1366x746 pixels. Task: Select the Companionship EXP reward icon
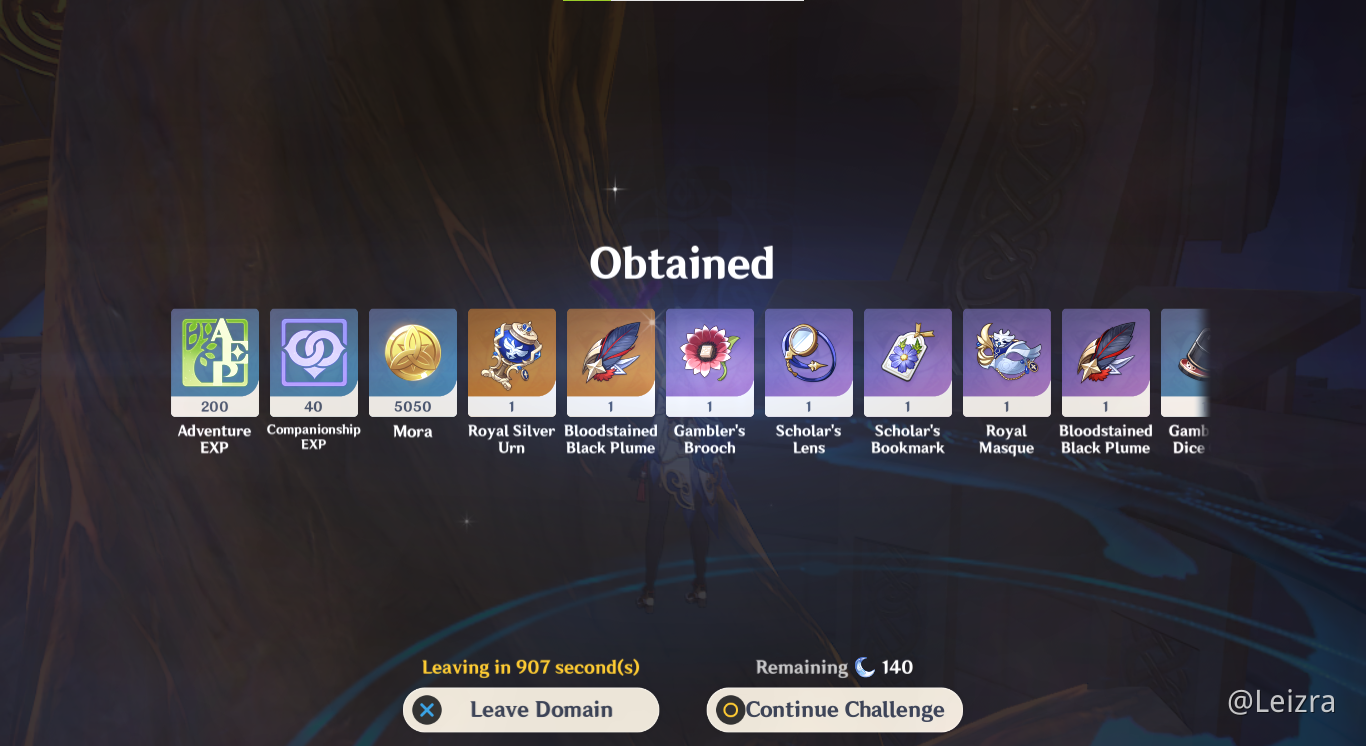tap(313, 362)
